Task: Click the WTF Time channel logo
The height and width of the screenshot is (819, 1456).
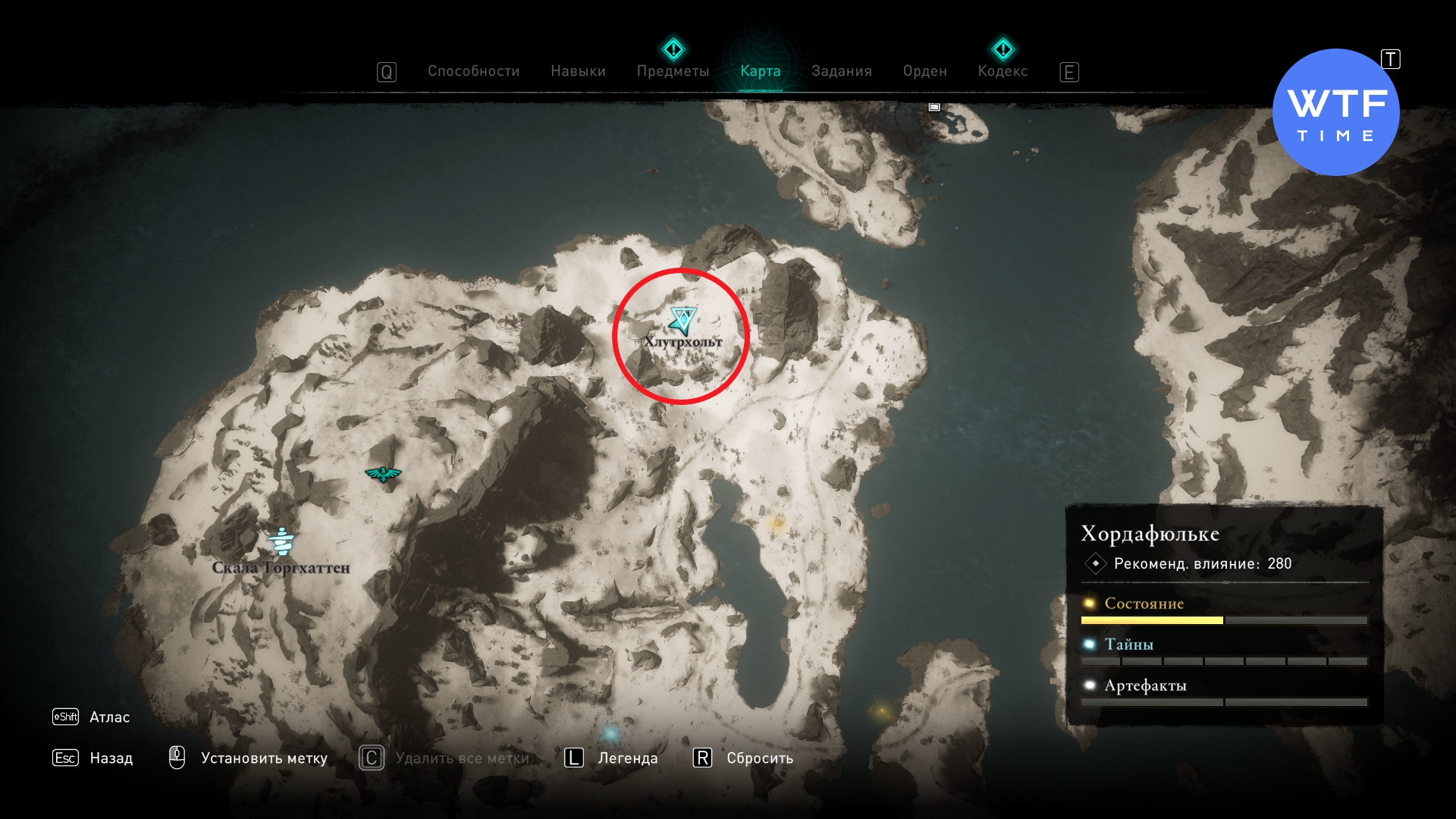Action: (x=1335, y=112)
